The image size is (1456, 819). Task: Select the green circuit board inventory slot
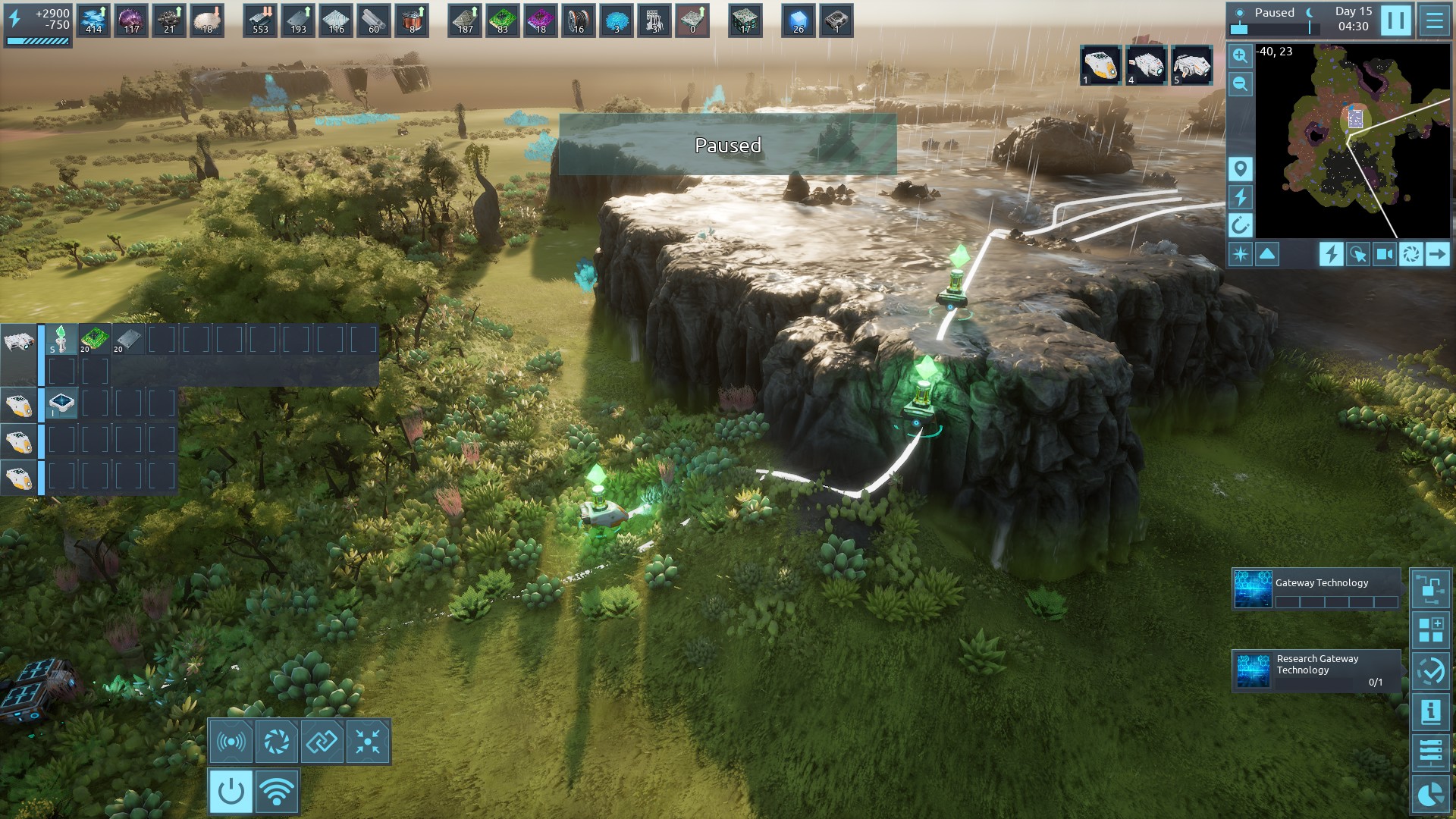95,339
